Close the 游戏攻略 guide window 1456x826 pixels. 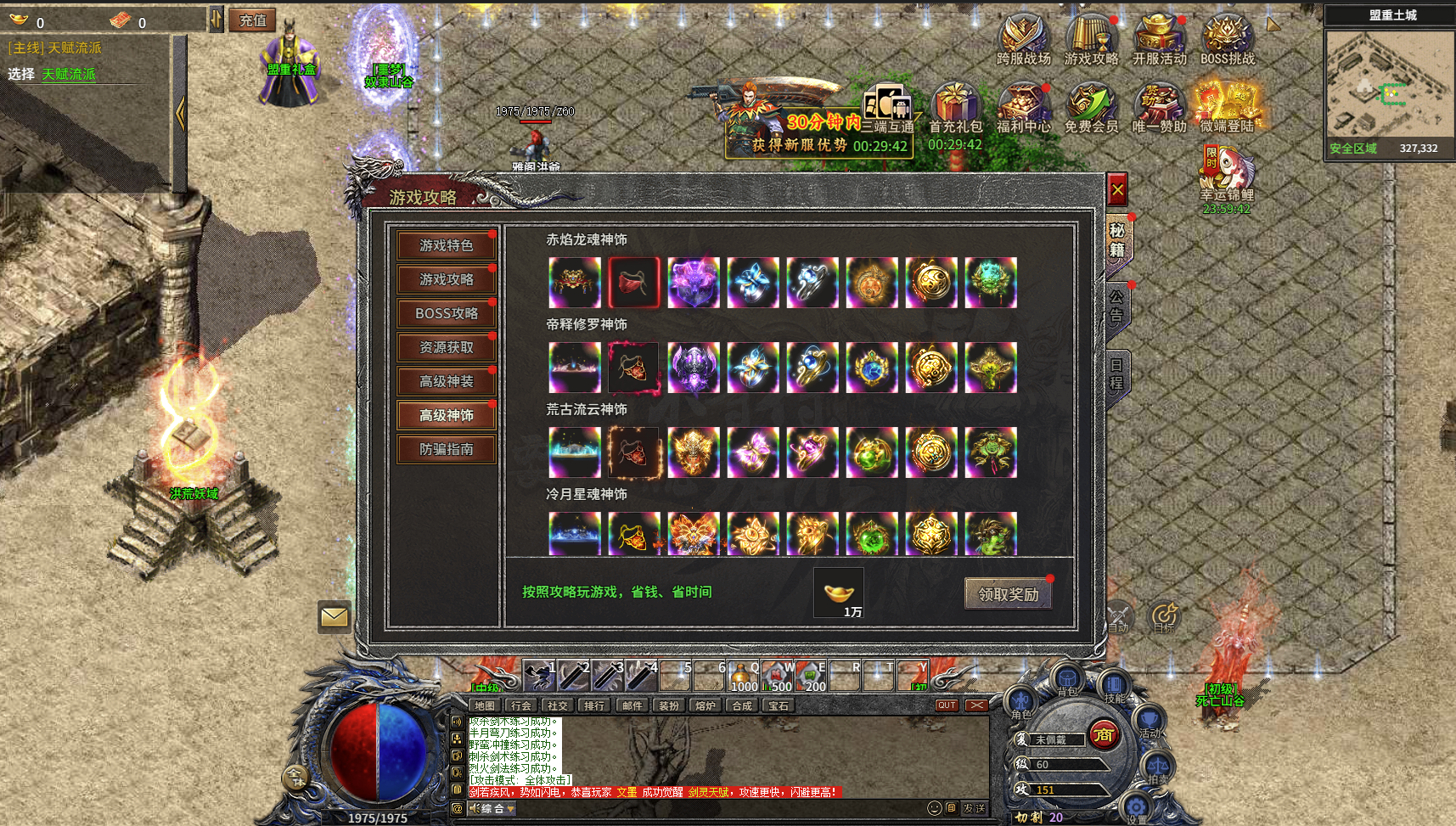pos(1117,191)
